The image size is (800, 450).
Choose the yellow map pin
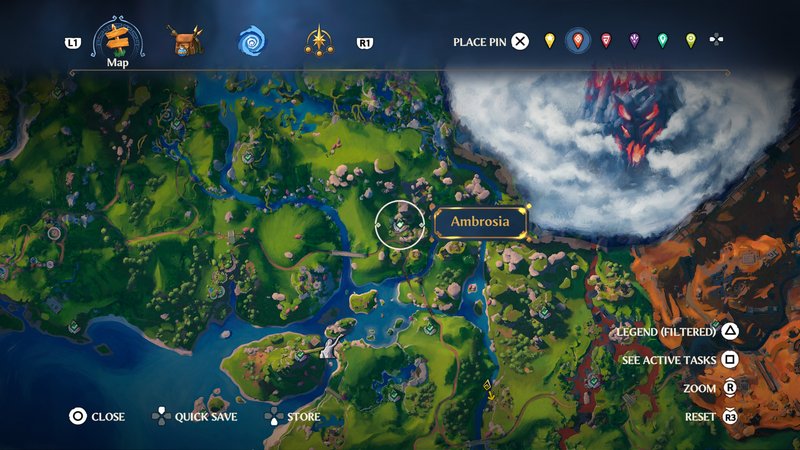pyautogui.click(x=549, y=41)
